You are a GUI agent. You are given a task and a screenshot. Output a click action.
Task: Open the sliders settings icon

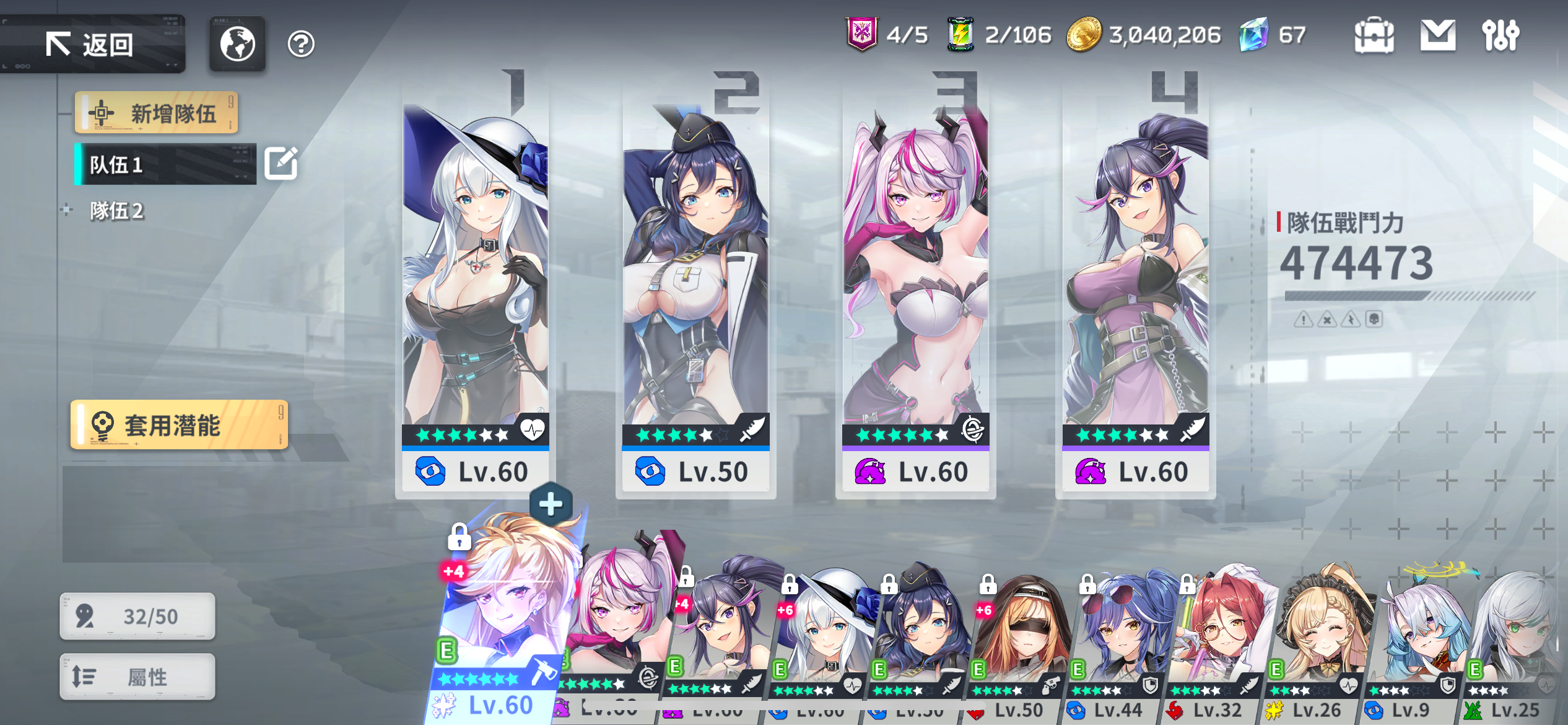[1500, 35]
